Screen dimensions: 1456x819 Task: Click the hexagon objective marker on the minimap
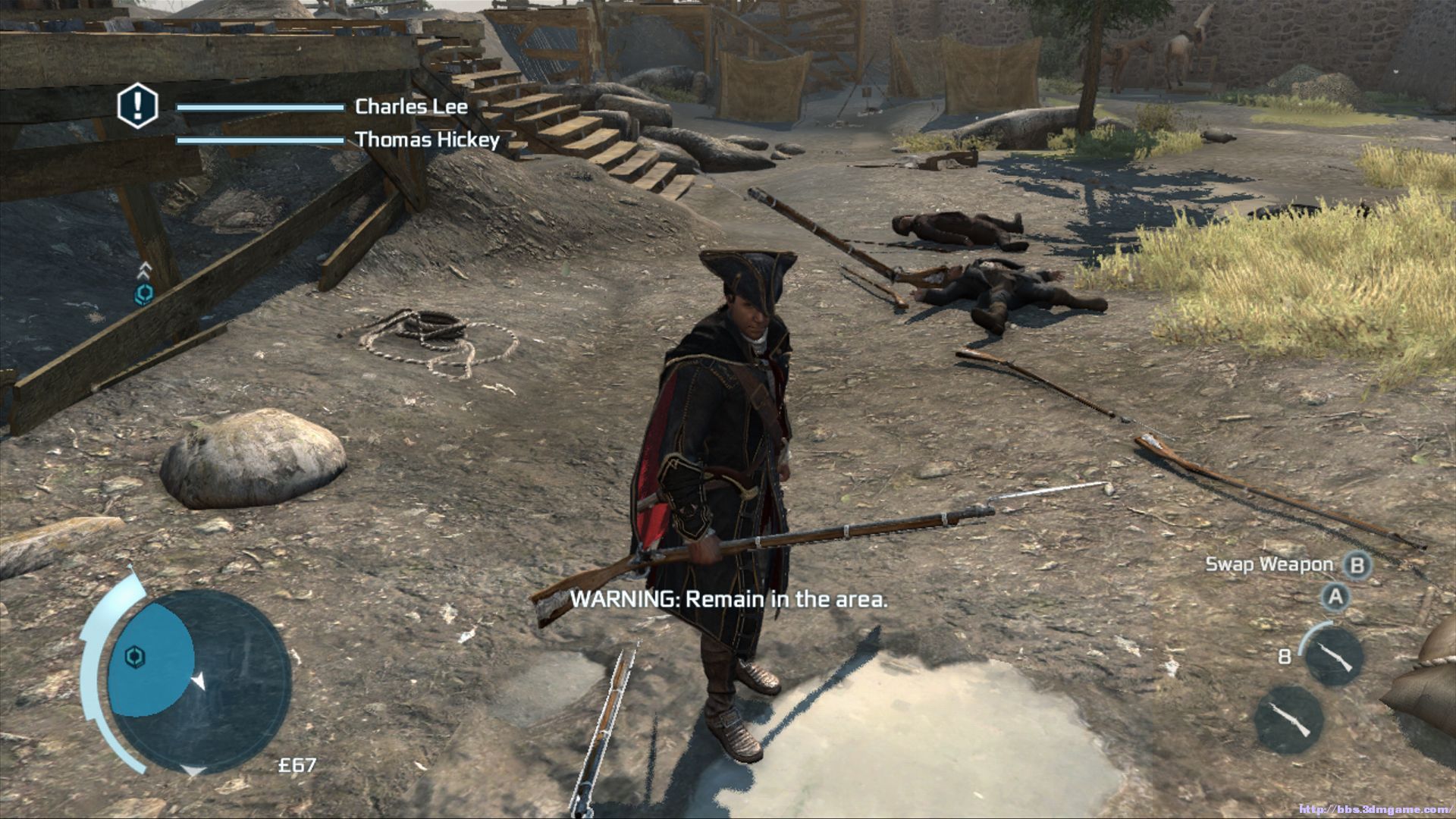pos(135,656)
